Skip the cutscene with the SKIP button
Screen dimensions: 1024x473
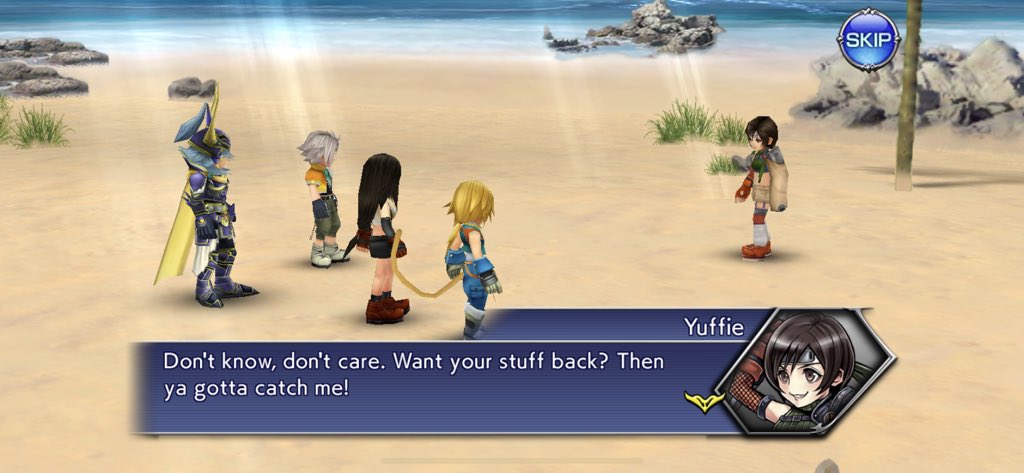click(868, 40)
